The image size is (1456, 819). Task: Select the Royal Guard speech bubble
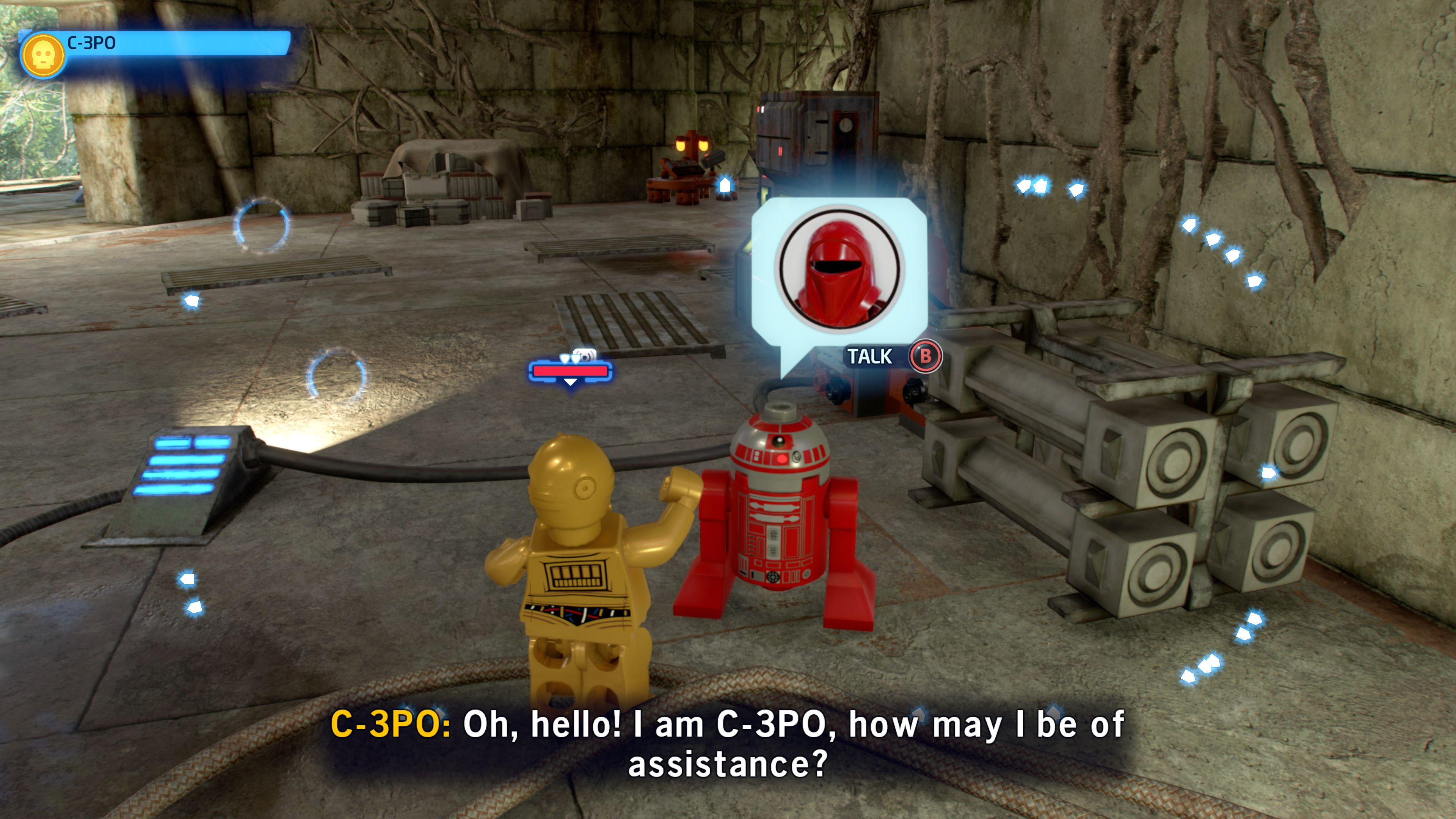pos(839,270)
